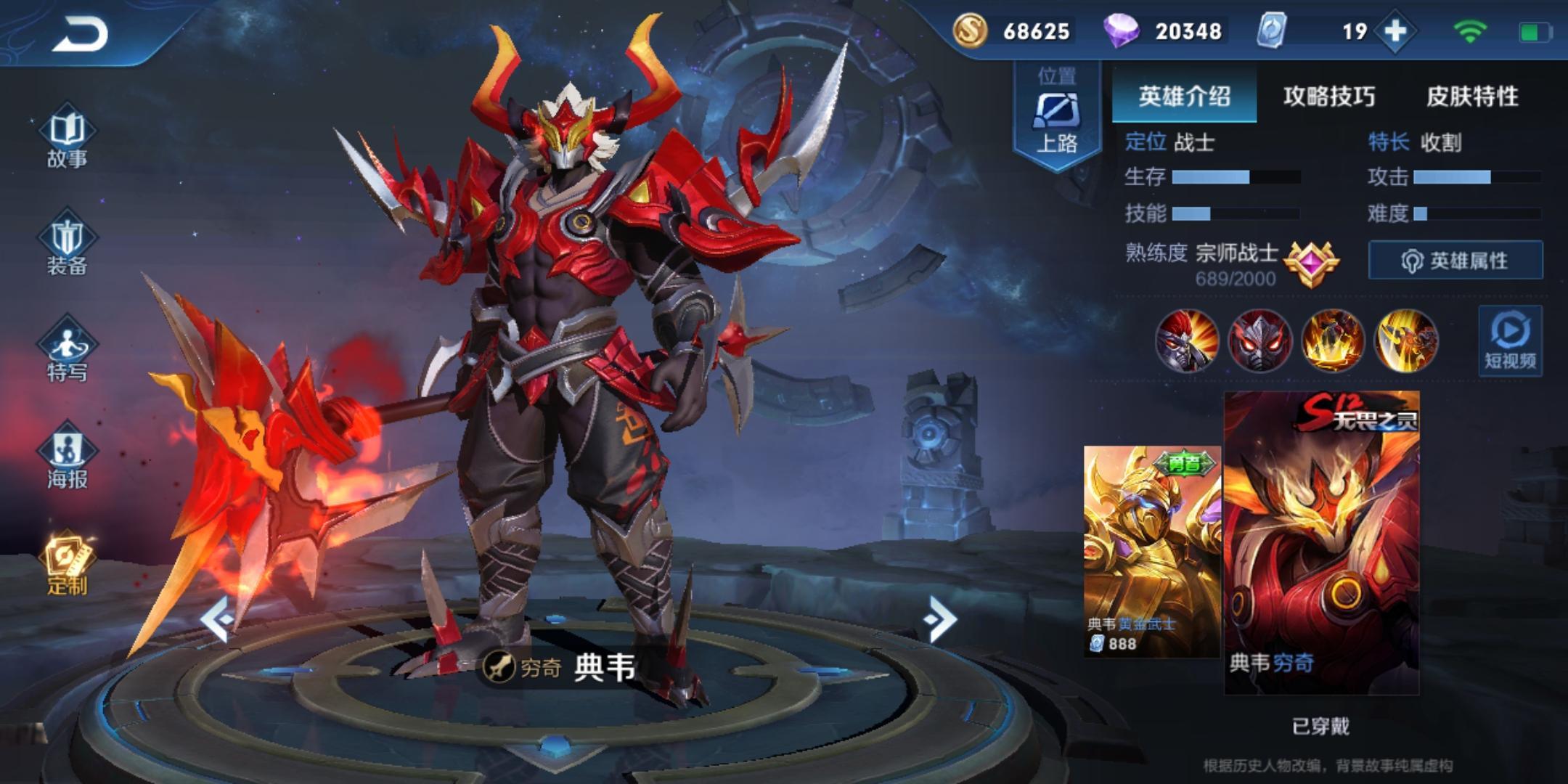Open the 故事 story page
This screenshot has width=1568, height=784.
coord(67,138)
